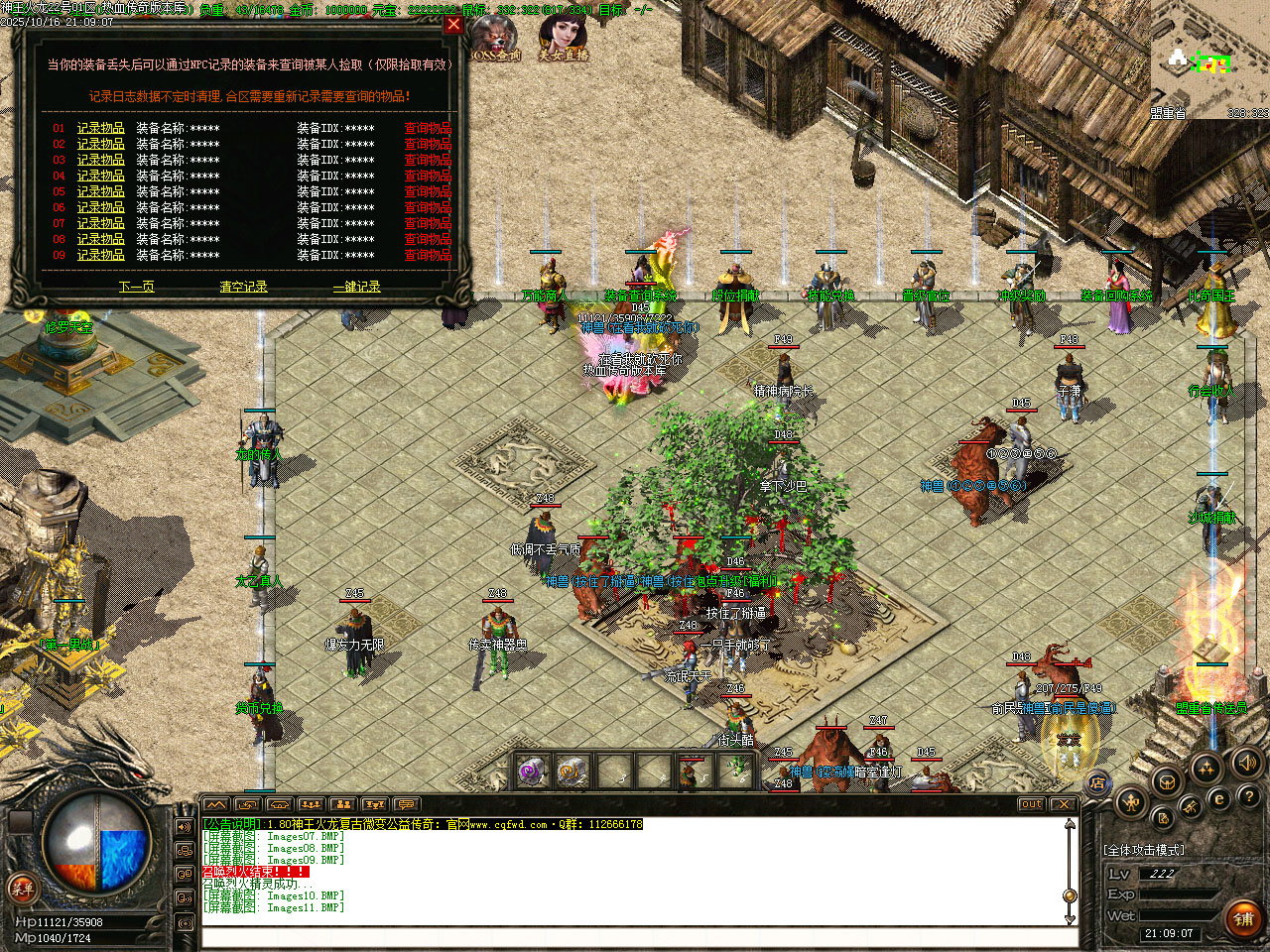Open the BOSS查询 wolf icon

(495, 40)
